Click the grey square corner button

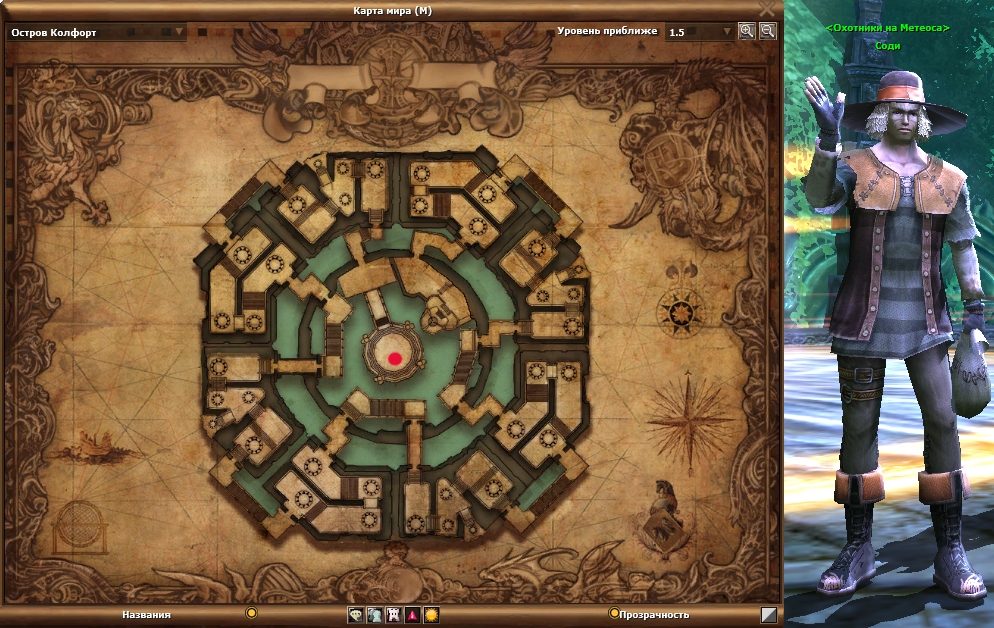pos(768,615)
